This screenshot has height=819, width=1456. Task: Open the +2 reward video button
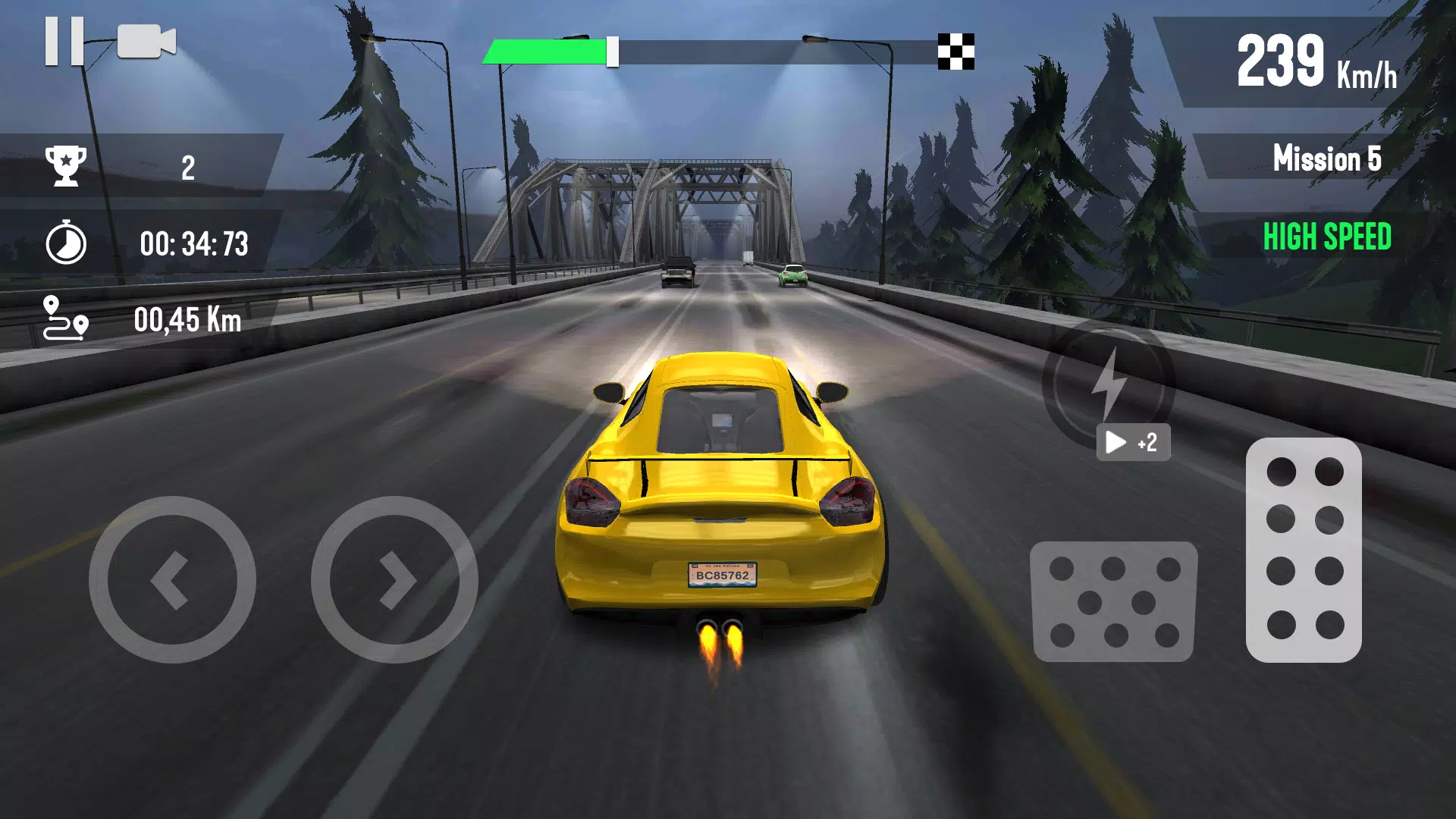(1134, 442)
